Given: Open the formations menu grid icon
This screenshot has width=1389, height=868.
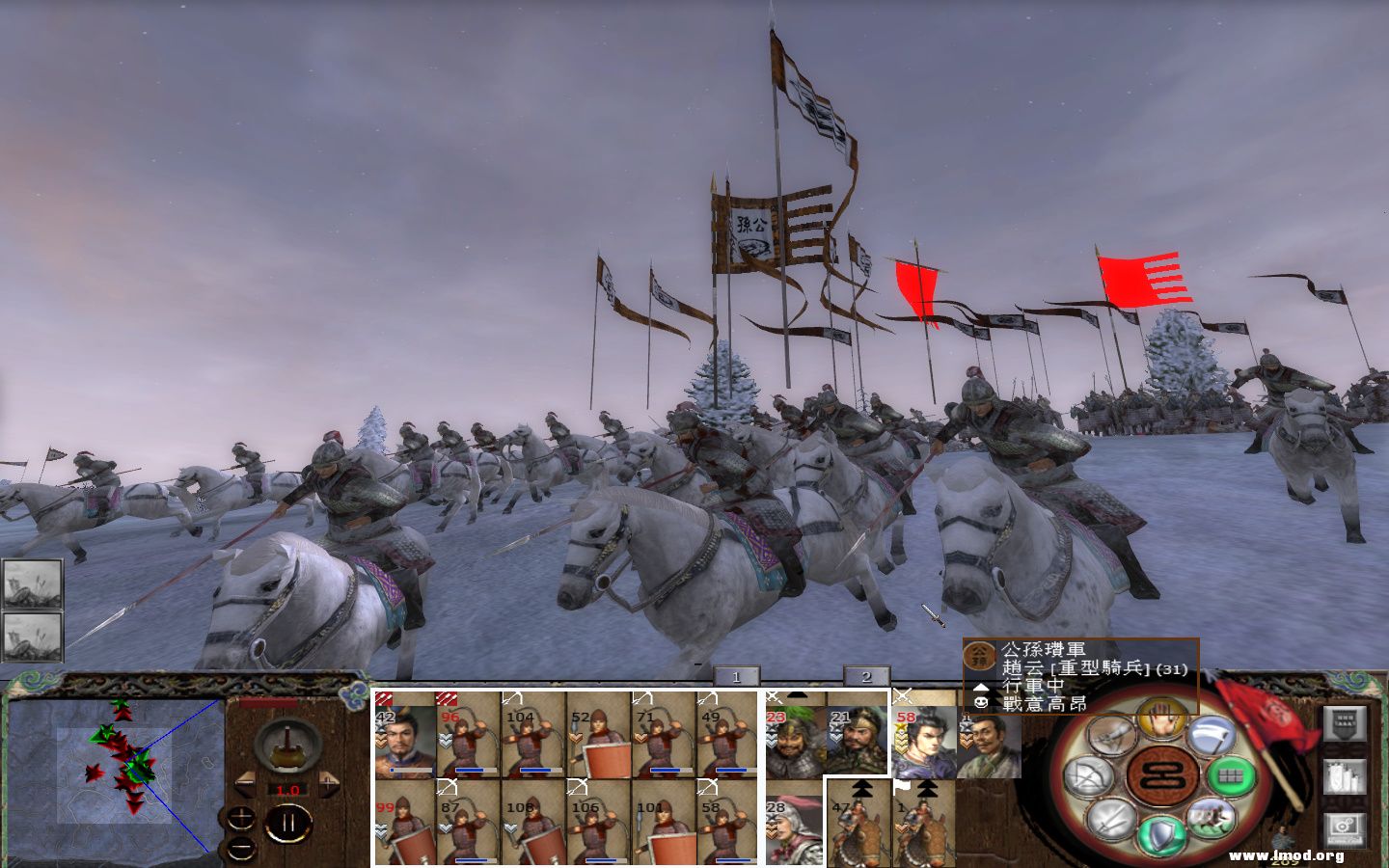Looking at the screenshot, I should point(1229,775).
